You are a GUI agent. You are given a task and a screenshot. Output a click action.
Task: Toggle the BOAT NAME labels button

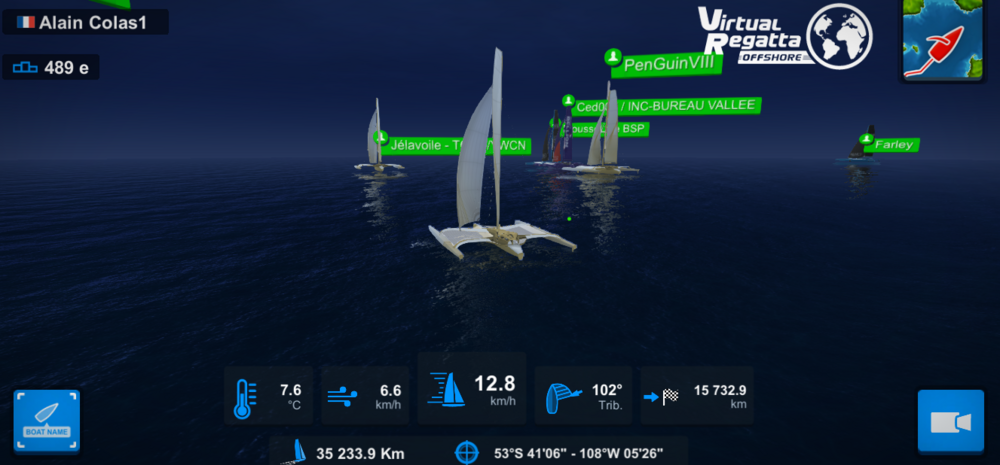47,422
